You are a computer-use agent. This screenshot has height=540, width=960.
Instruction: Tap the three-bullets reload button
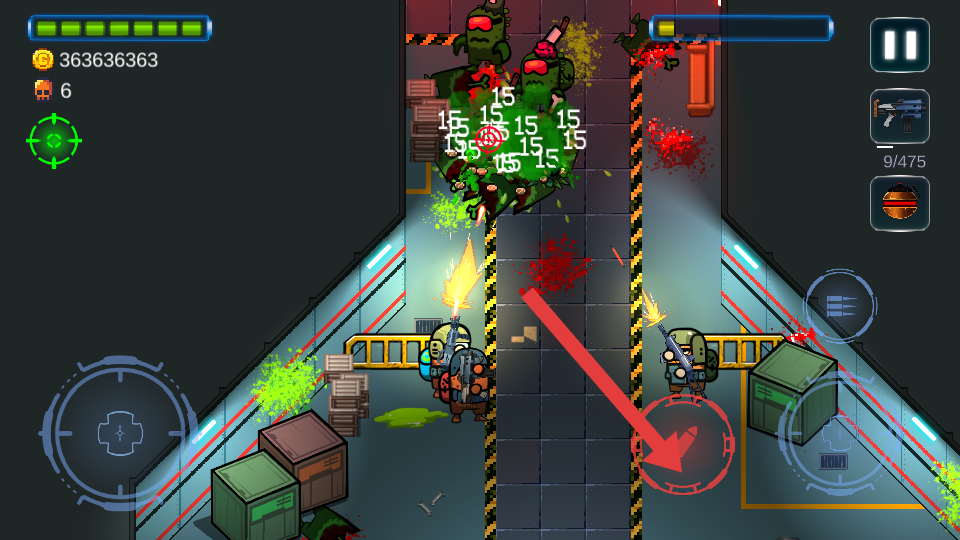840,306
